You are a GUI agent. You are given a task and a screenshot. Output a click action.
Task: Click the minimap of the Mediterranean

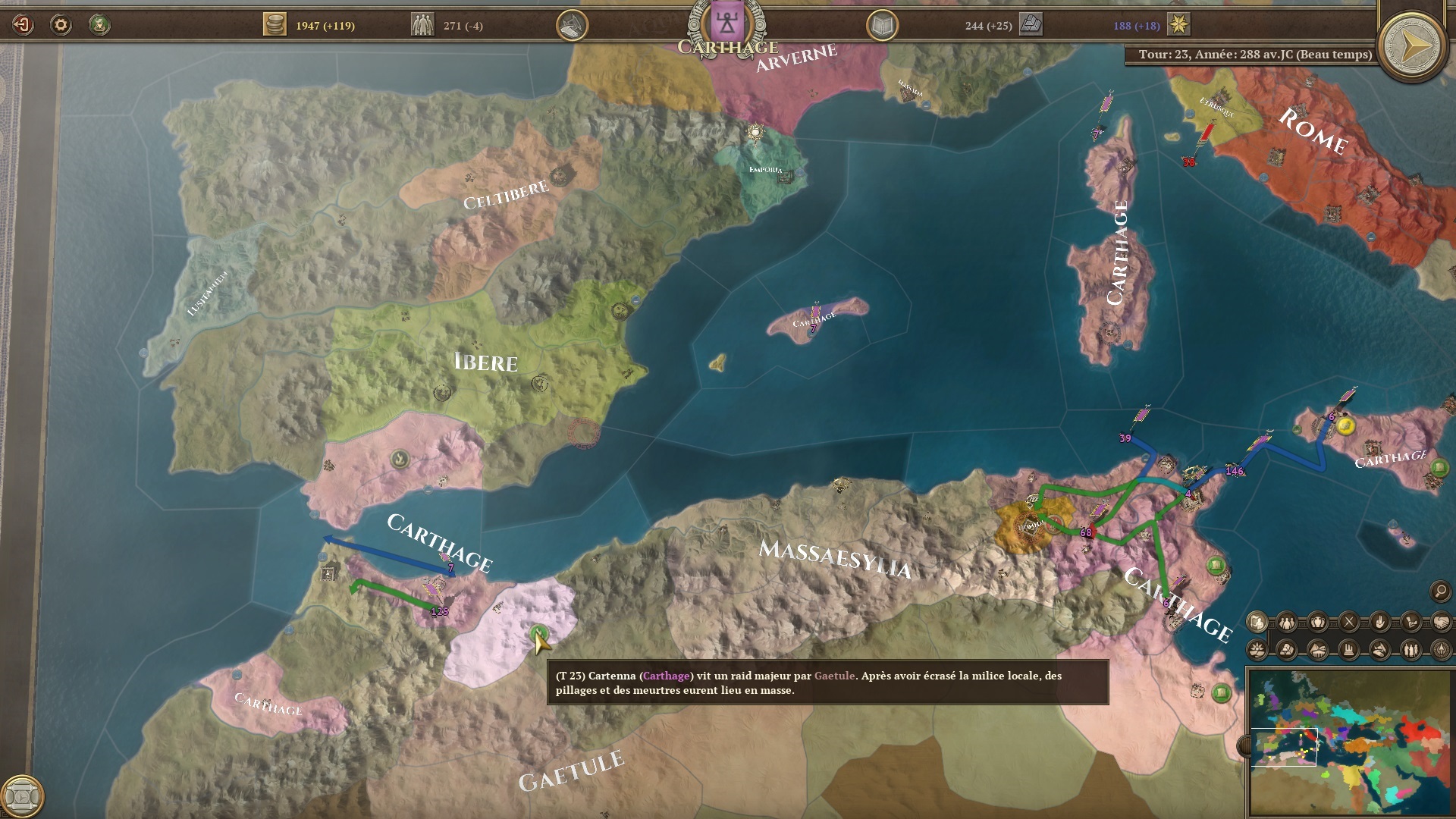(x=1350, y=742)
